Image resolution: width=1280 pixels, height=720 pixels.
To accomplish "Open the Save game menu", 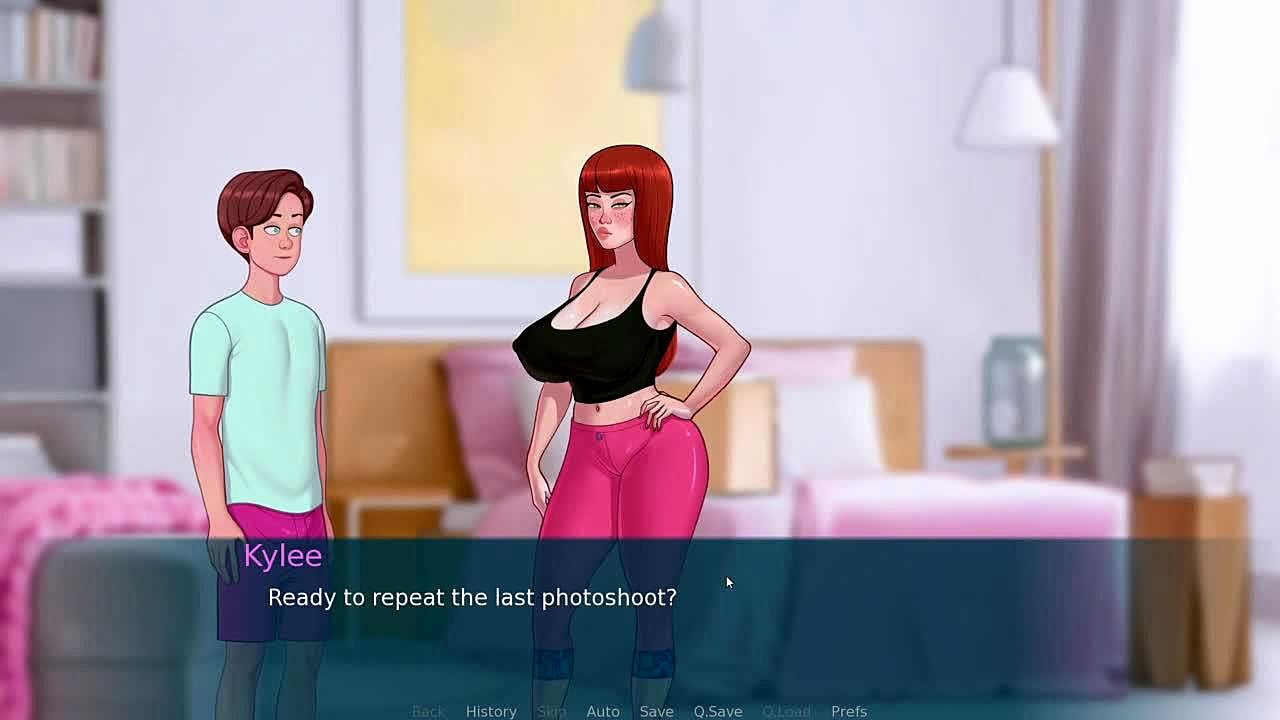I will point(656,711).
